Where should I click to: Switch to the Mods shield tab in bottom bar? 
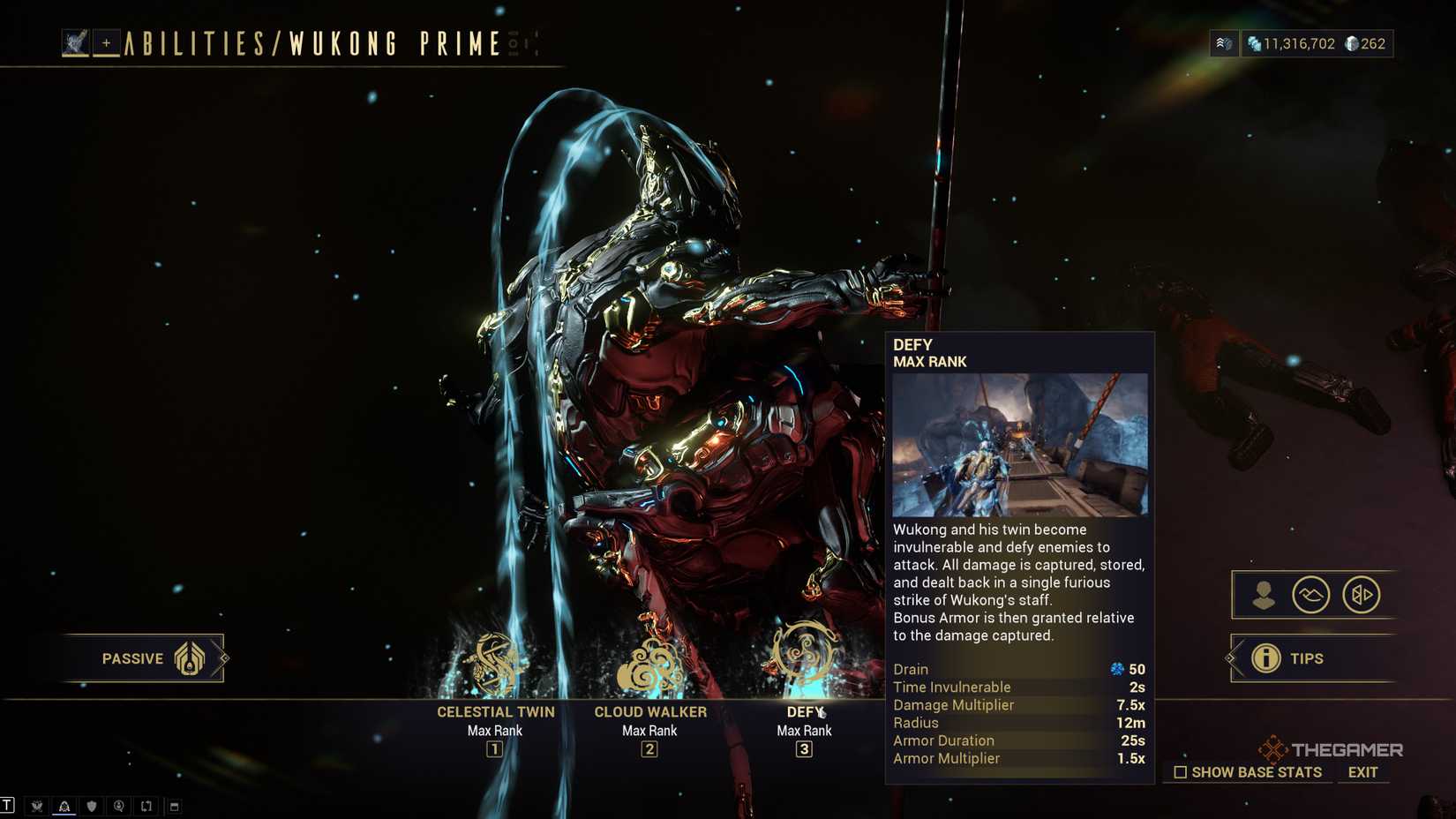(92, 806)
